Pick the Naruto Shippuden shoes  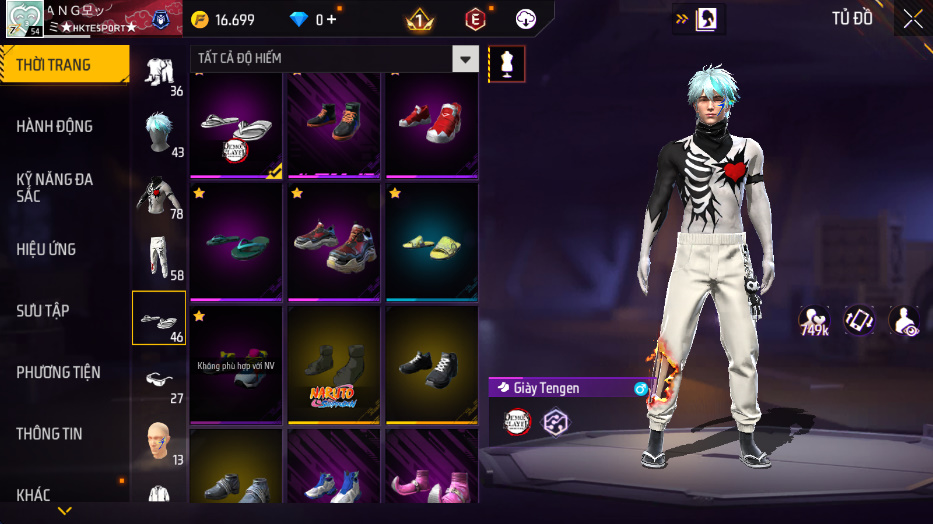point(333,365)
